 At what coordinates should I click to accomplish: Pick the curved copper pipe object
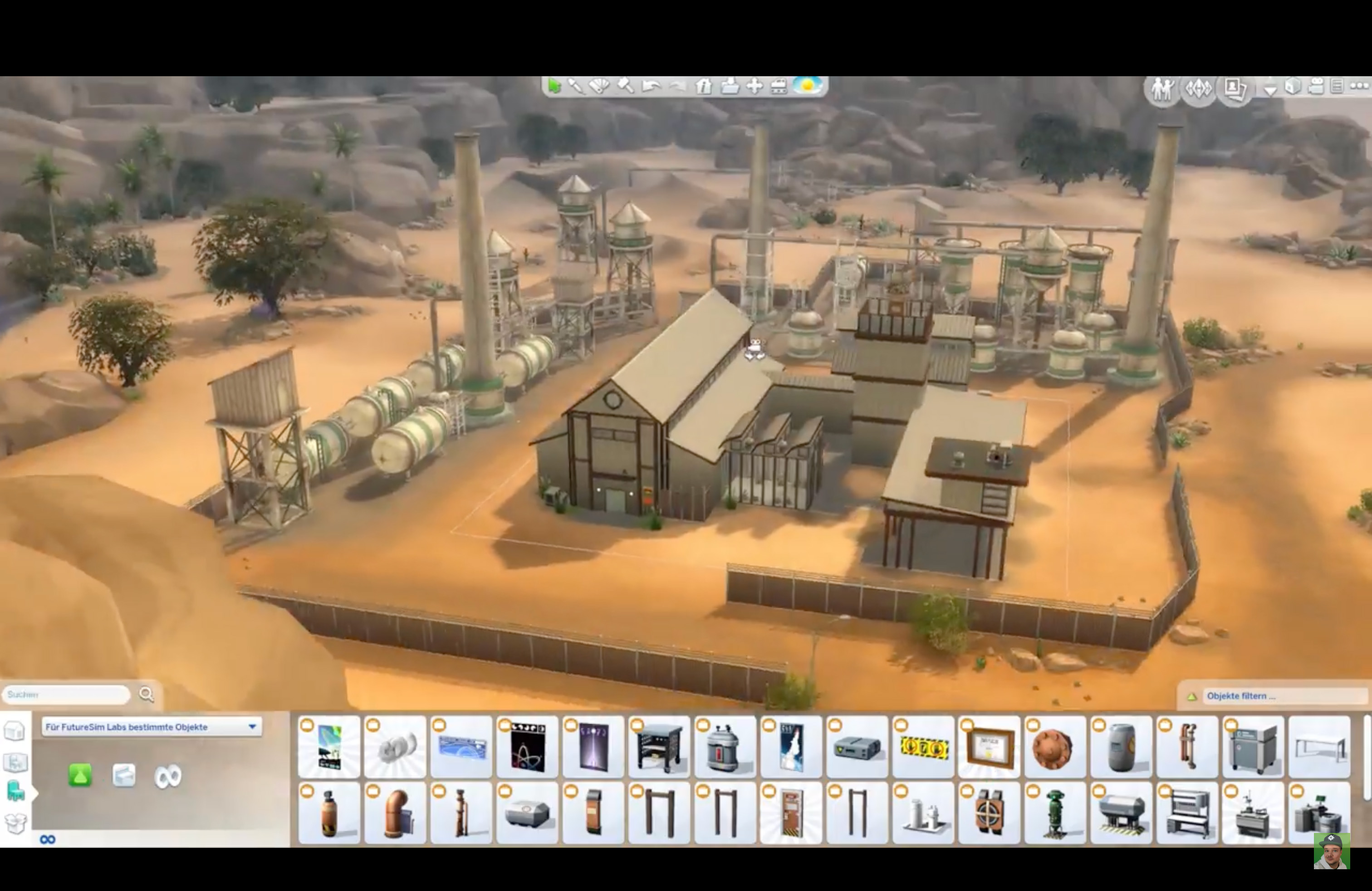[x=396, y=813]
